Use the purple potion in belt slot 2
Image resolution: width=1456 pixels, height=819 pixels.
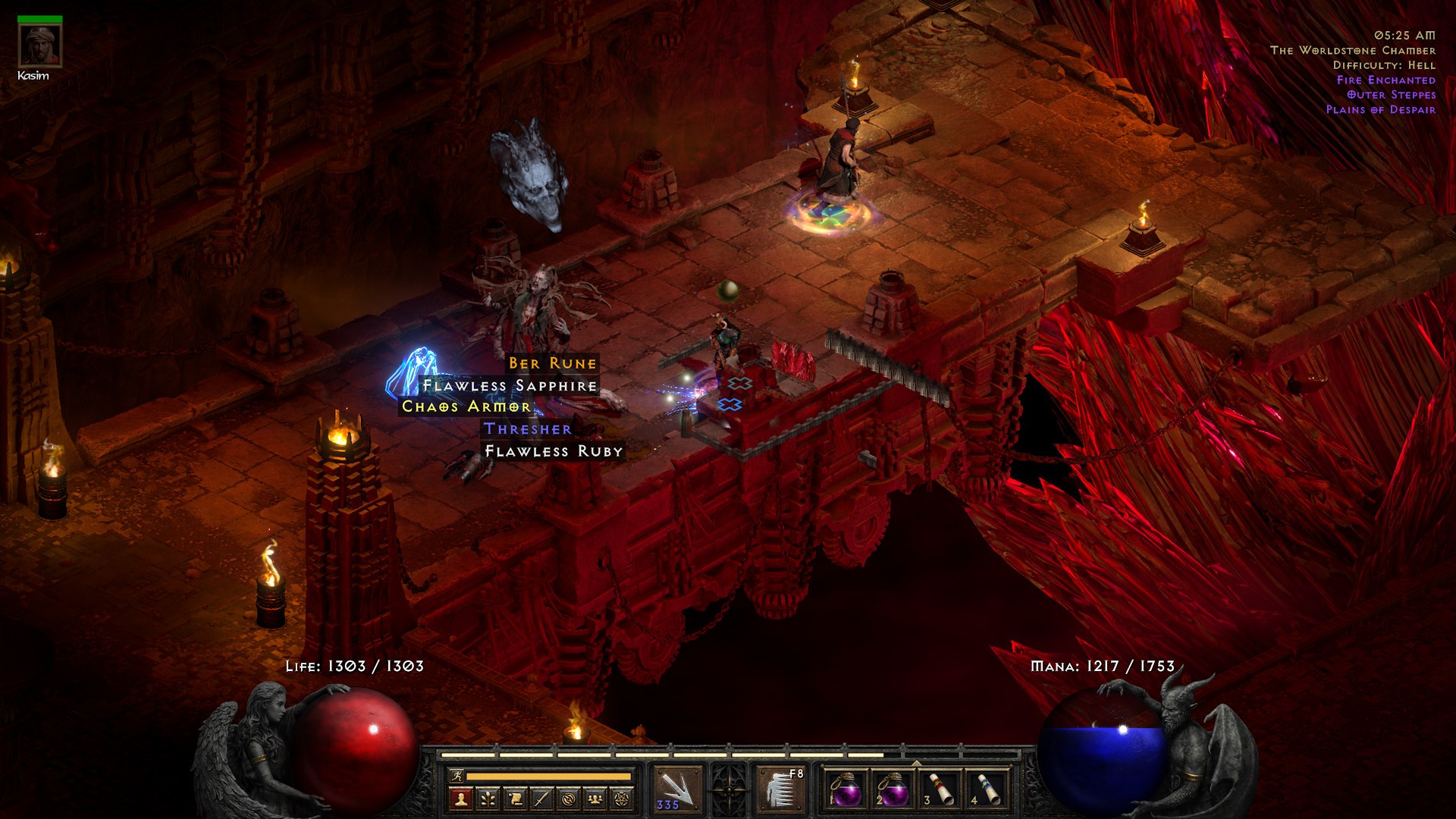[x=893, y=789]
